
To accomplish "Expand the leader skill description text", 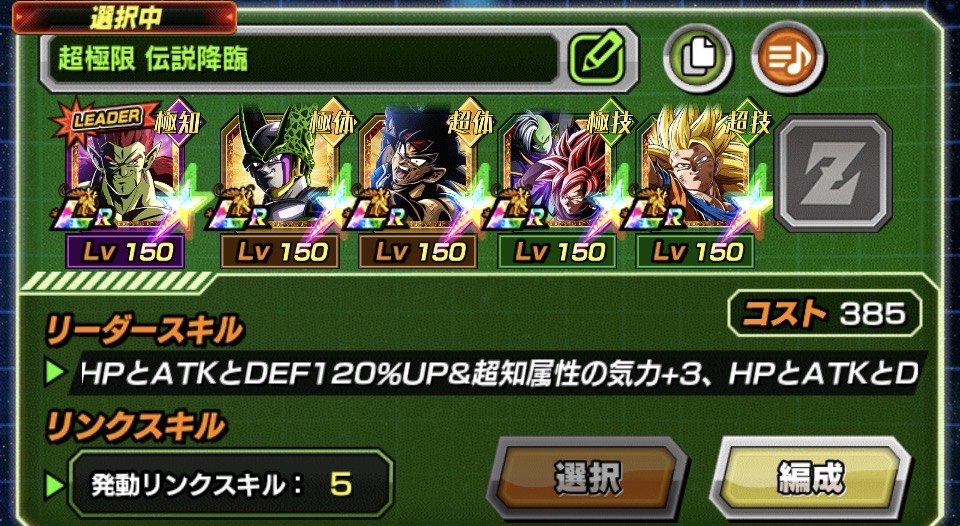I will tap(500, 373).
